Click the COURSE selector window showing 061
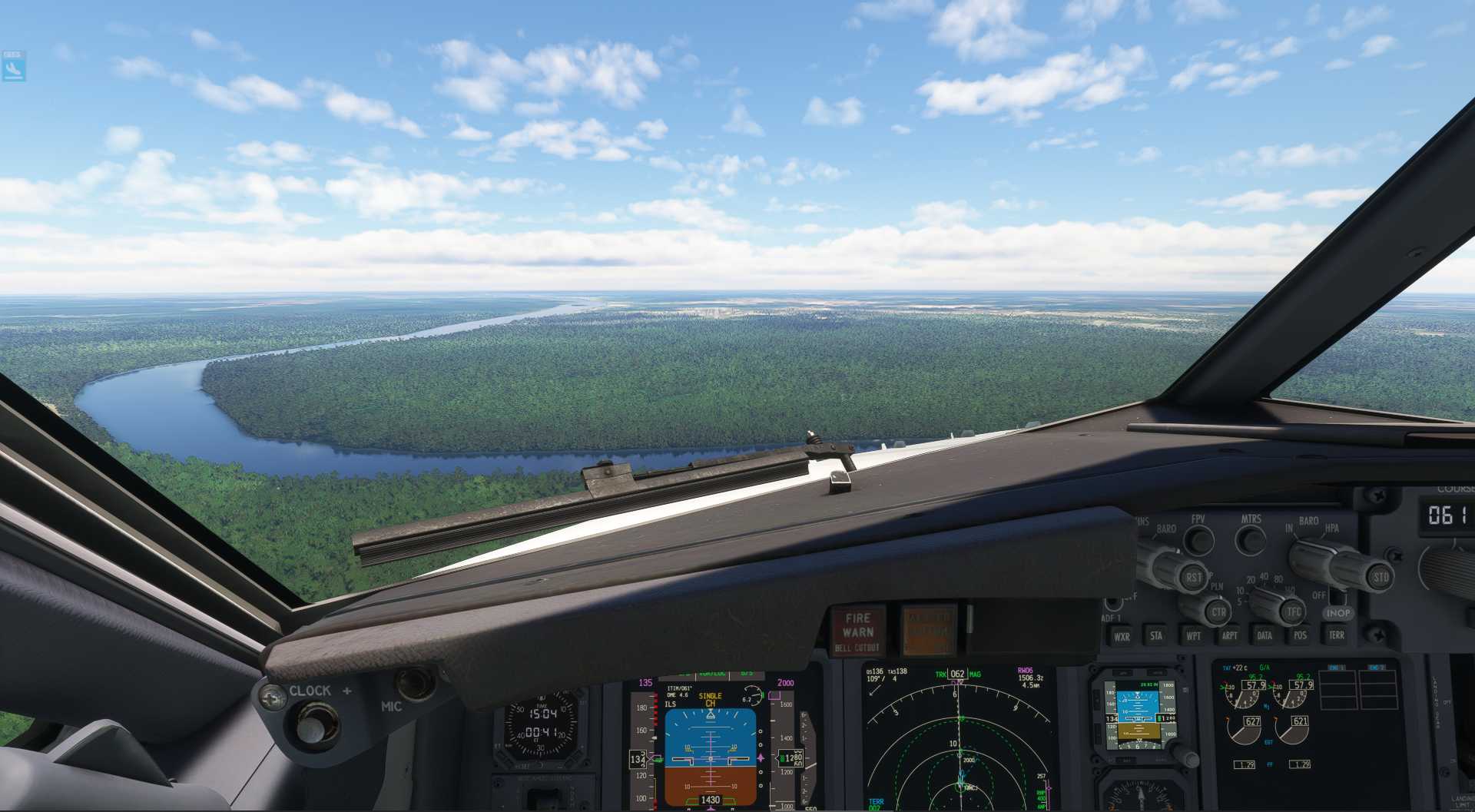 click(x=1447, y=515)
